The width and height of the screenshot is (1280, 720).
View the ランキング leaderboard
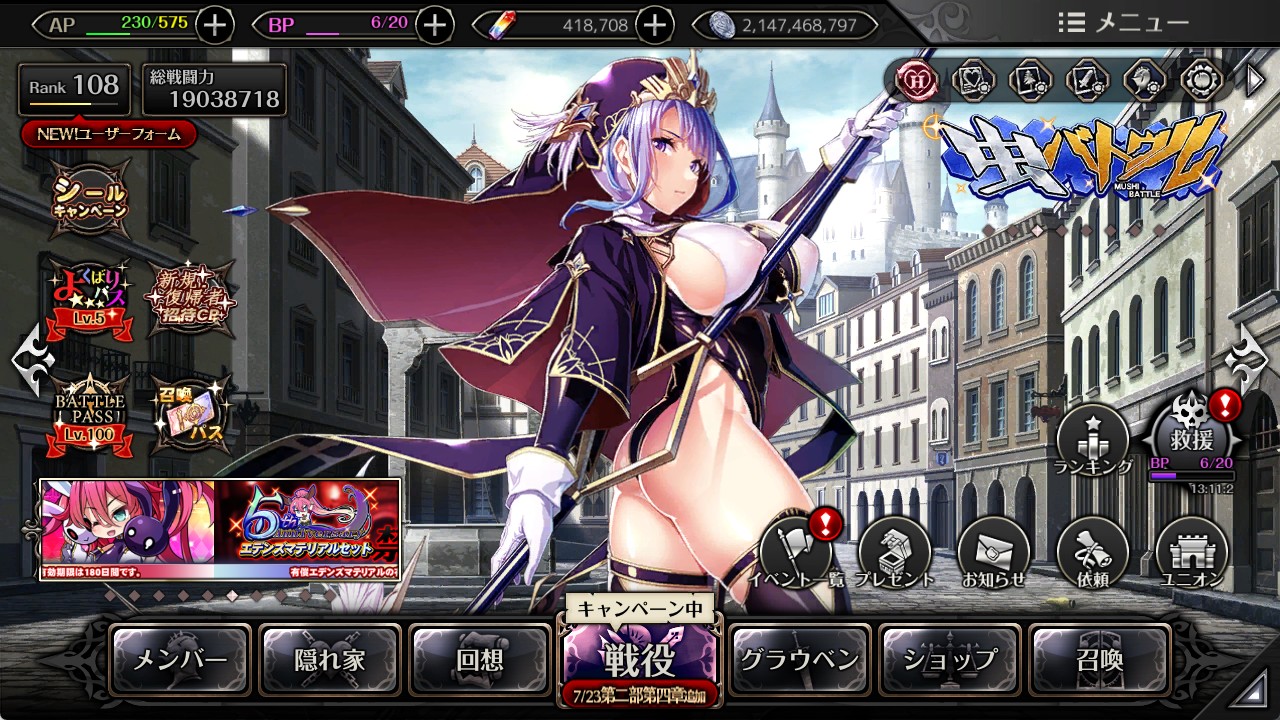point(1093,440)
